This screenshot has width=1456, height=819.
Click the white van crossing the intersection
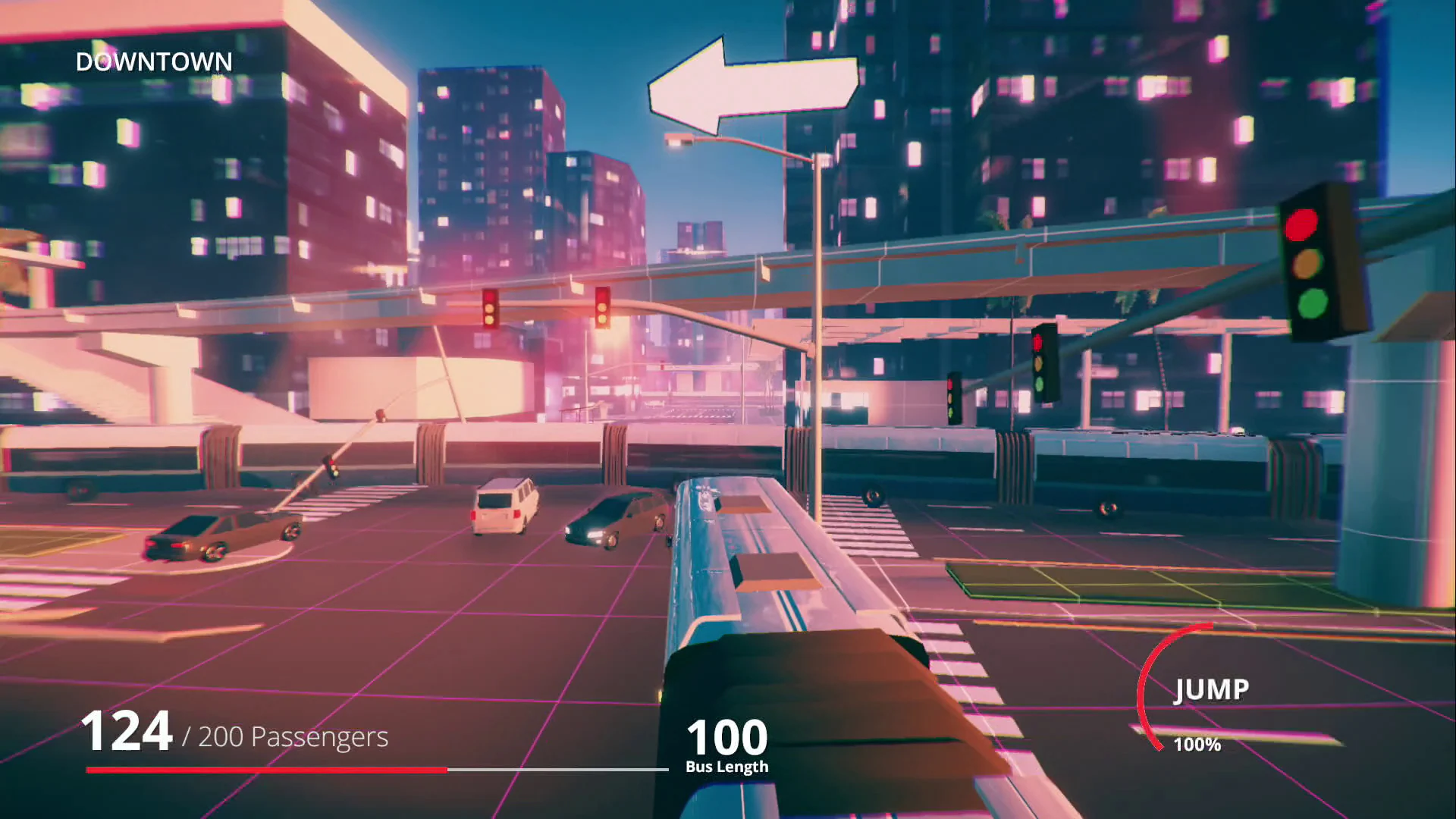click(x=506, y=510)
